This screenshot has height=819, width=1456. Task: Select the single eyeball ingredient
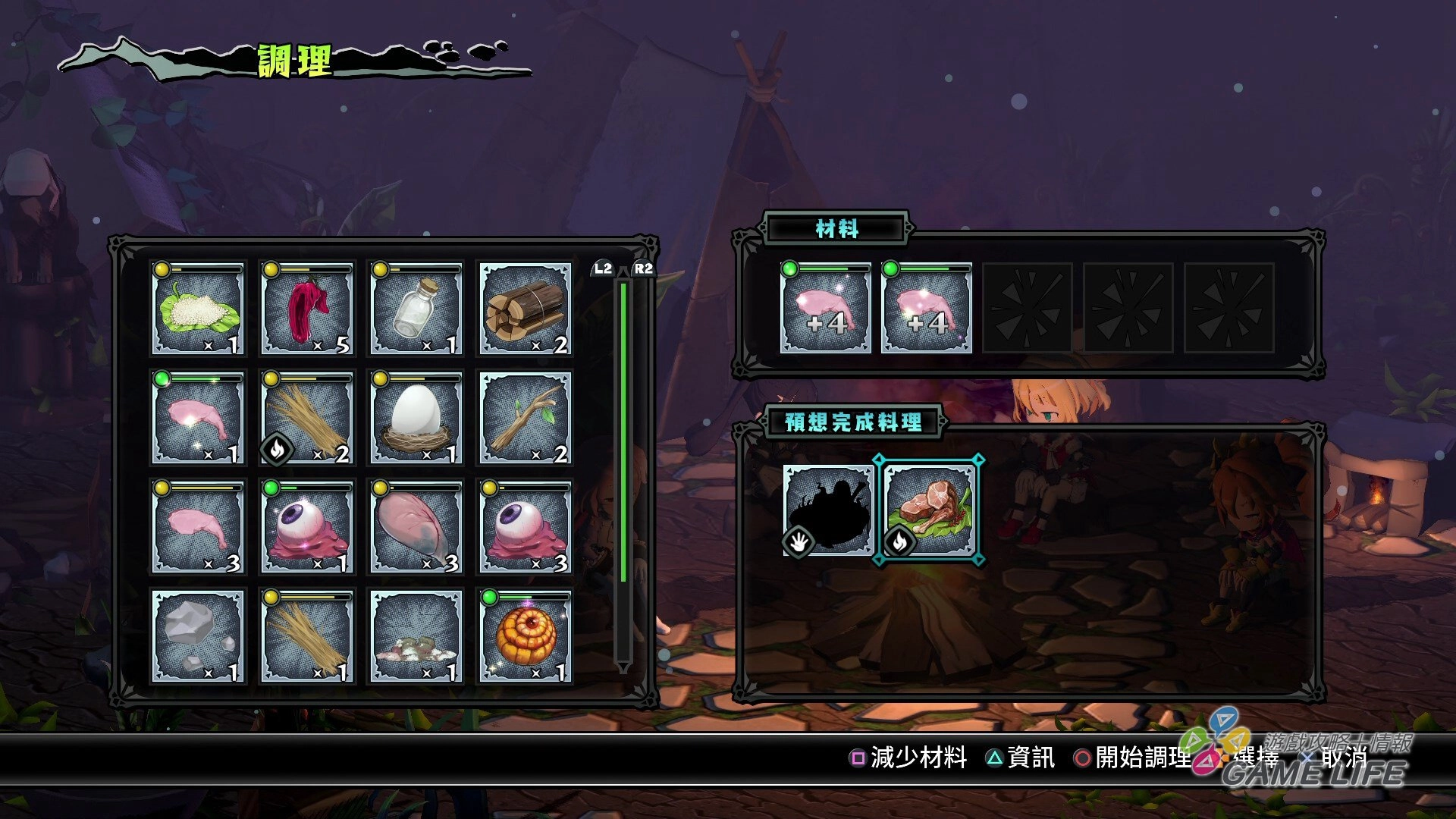(307, 527)
